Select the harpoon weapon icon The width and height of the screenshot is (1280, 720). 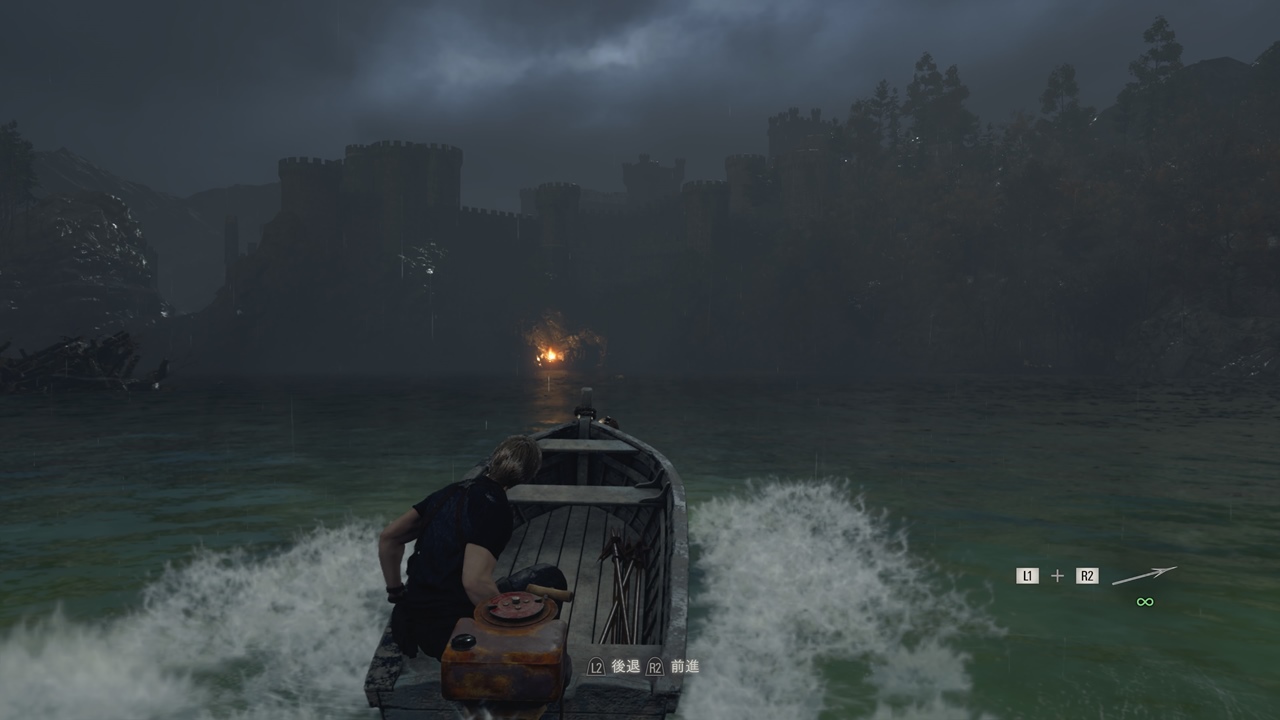(x=1144, y=575)
